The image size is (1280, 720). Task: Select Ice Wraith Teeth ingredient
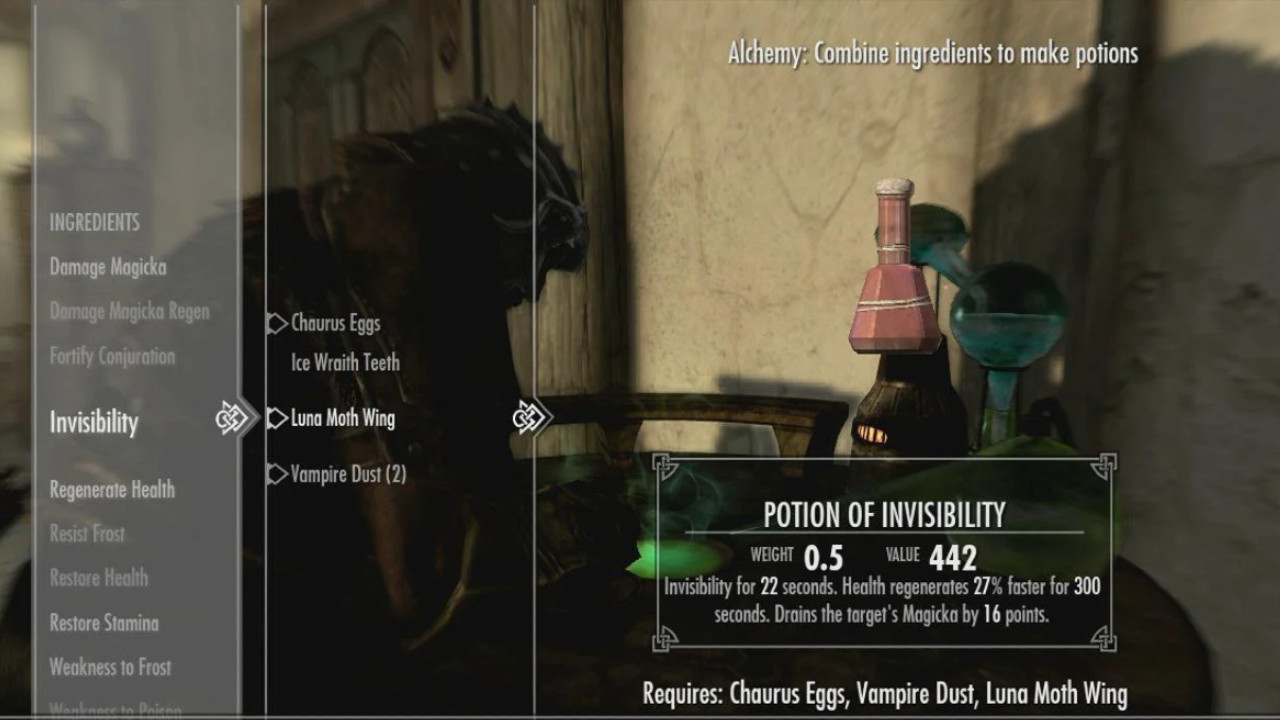point(343,363)
